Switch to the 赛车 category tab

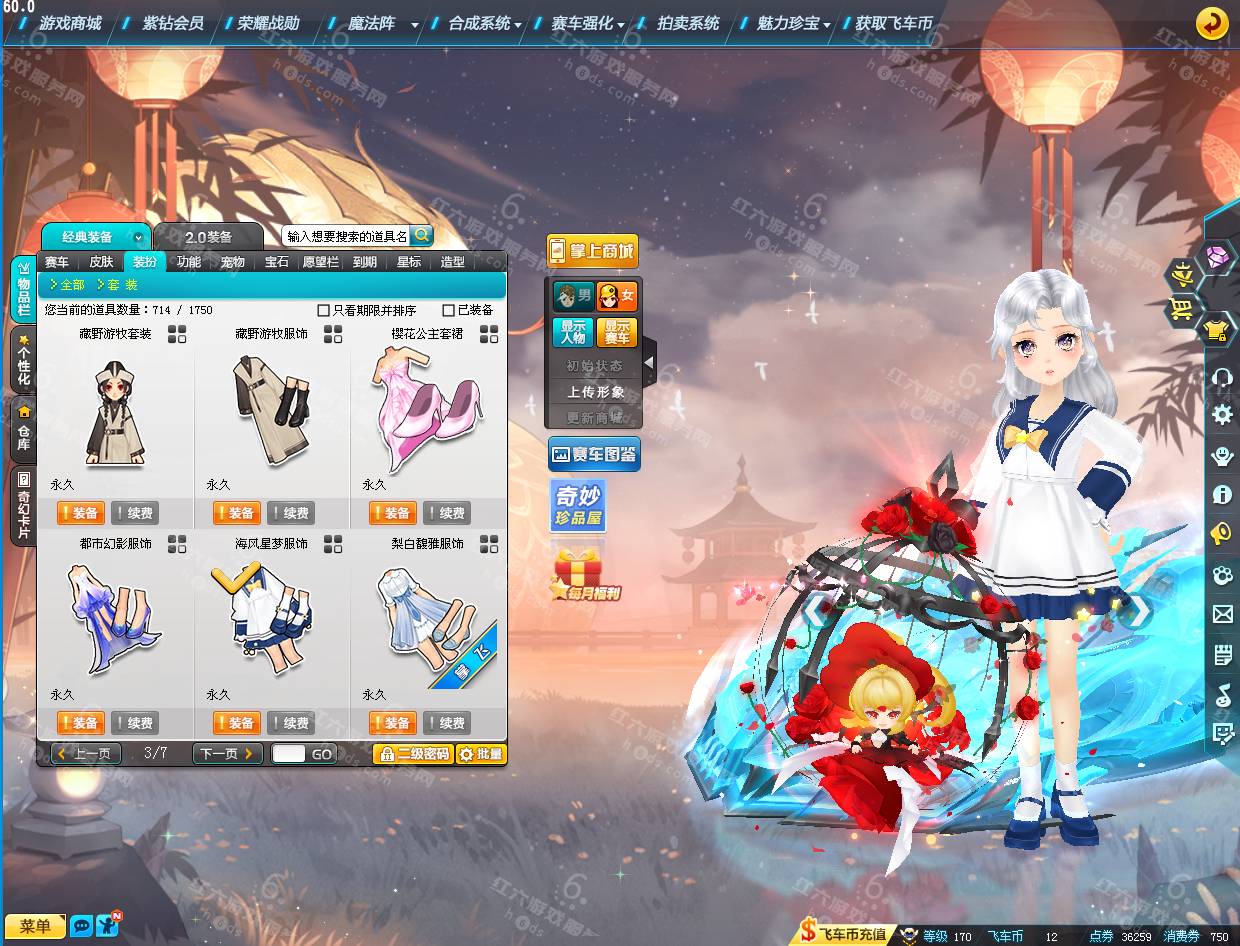[x=57, y=262]
